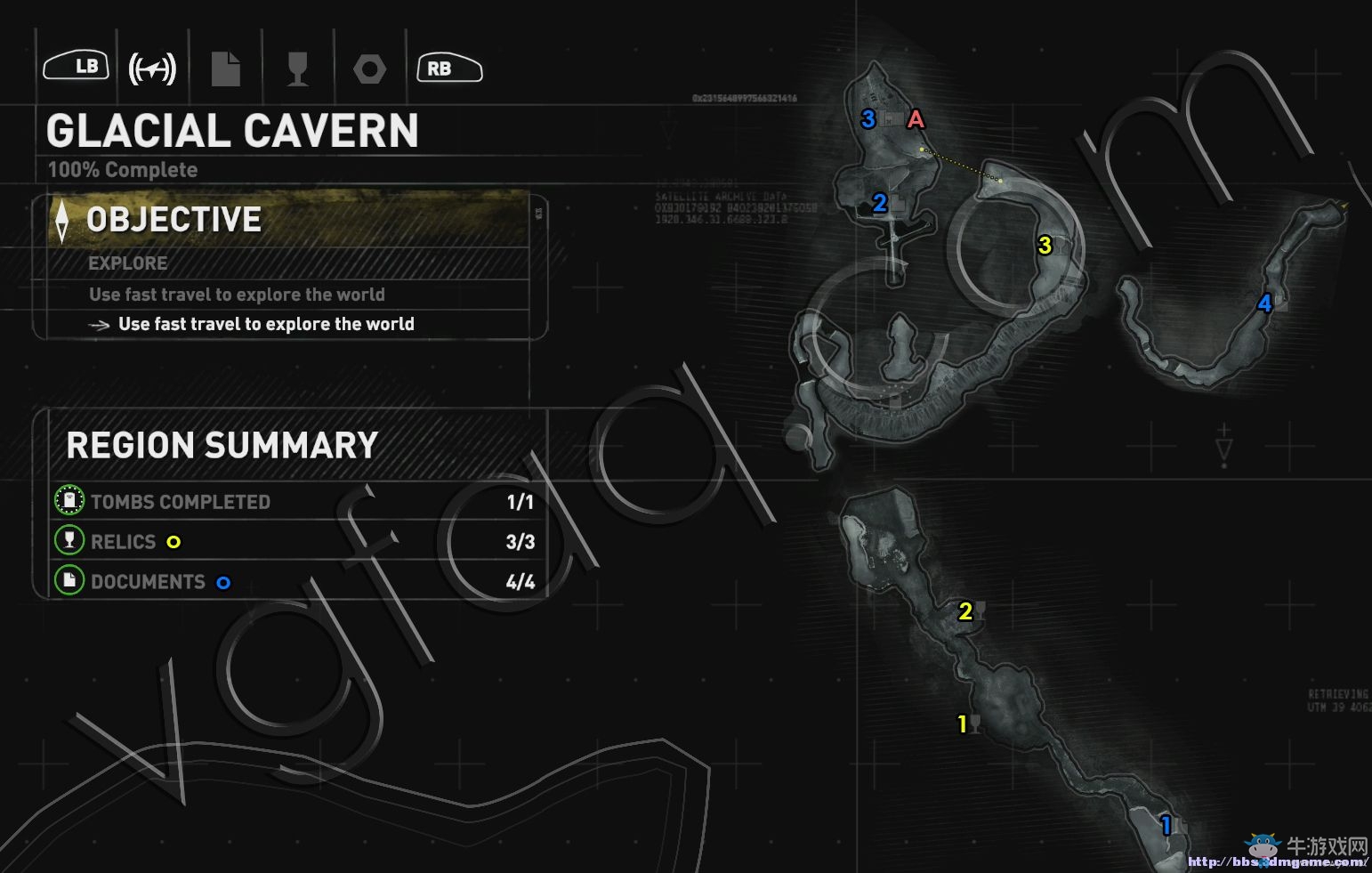Viewport: 1372px width, 873px height.
Task: Switch to the map signal tab
Action: [x=152, y=69]
